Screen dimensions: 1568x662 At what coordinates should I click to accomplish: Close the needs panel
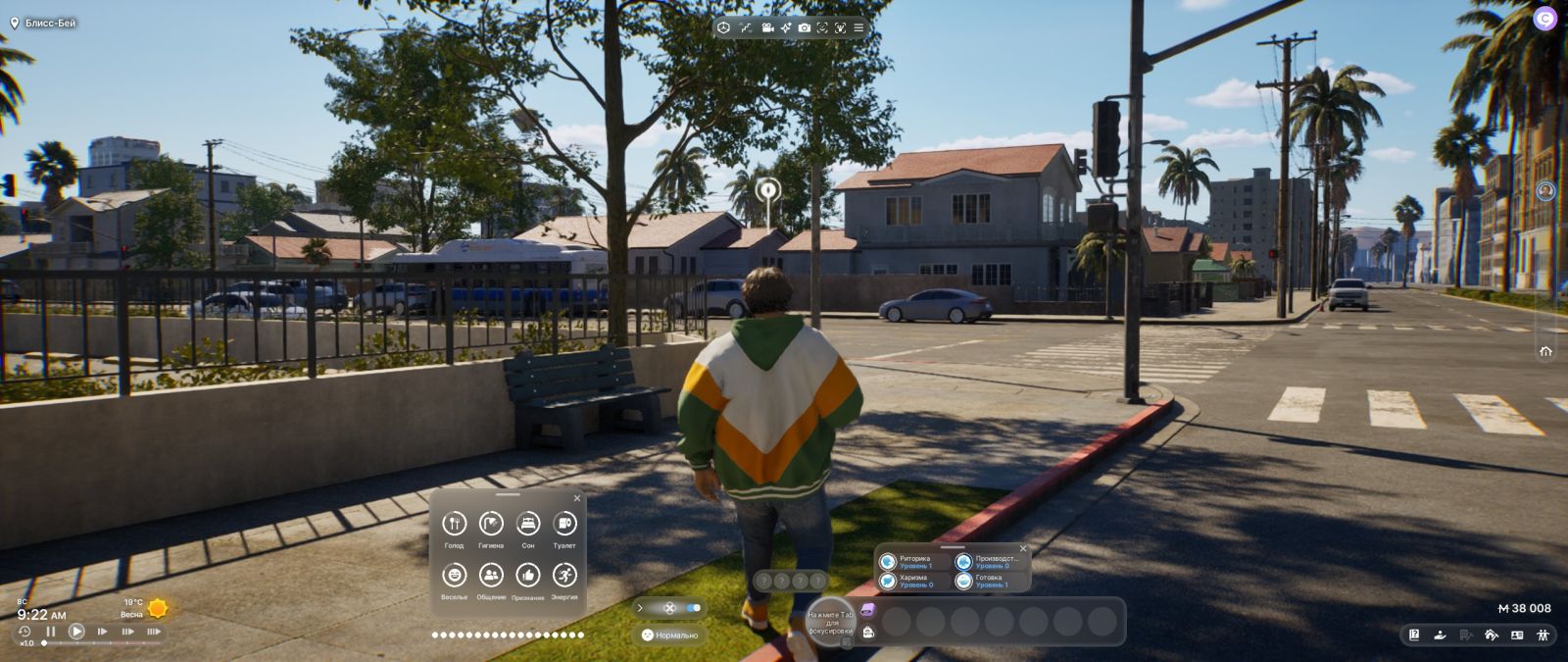pyautogui.click(x=577, y=498)
